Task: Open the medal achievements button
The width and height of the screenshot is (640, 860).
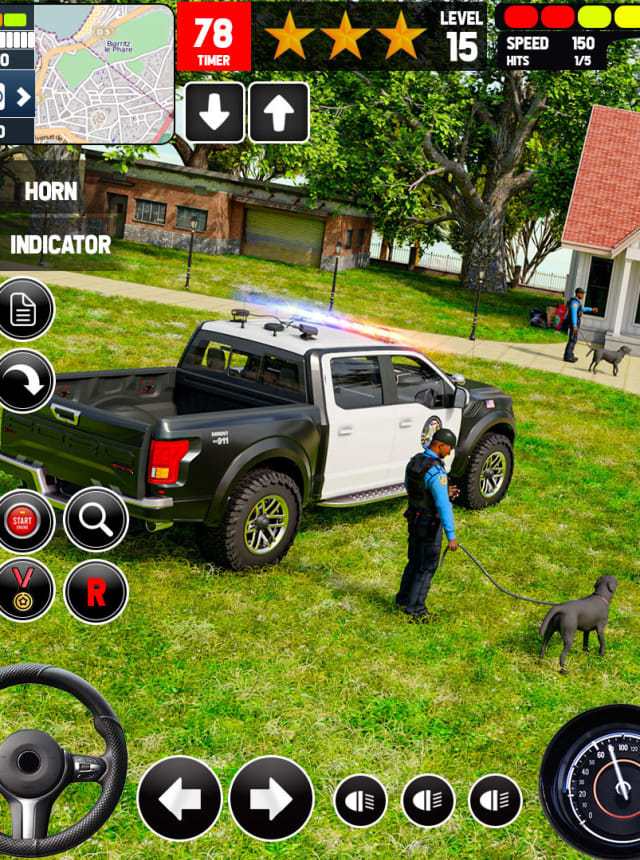Action: point(22,591)
